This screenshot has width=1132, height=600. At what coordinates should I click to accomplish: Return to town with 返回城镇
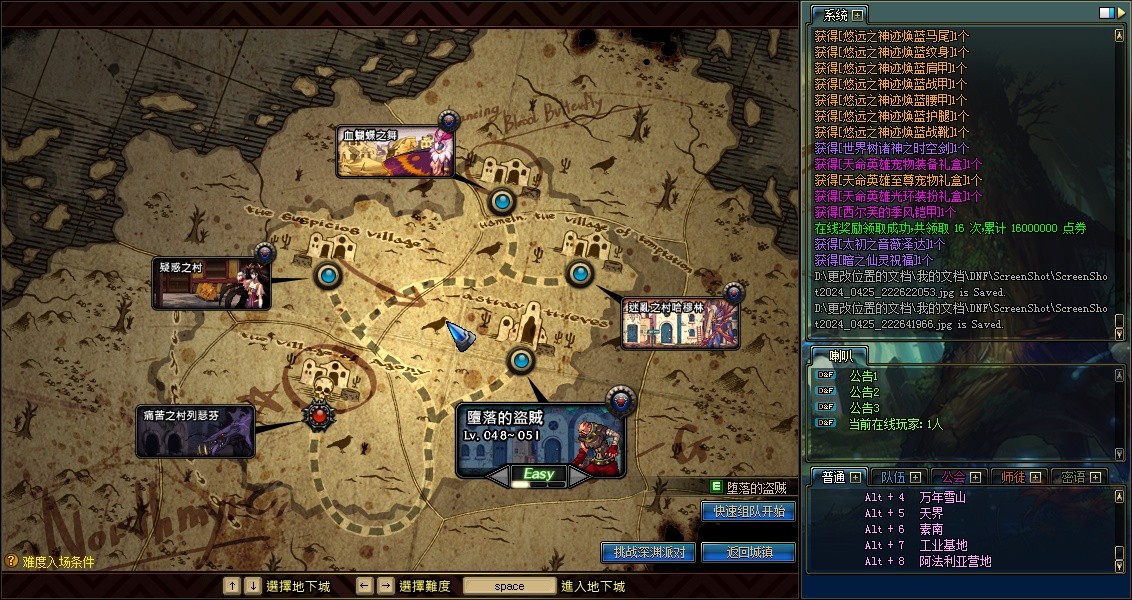point(748,552)
